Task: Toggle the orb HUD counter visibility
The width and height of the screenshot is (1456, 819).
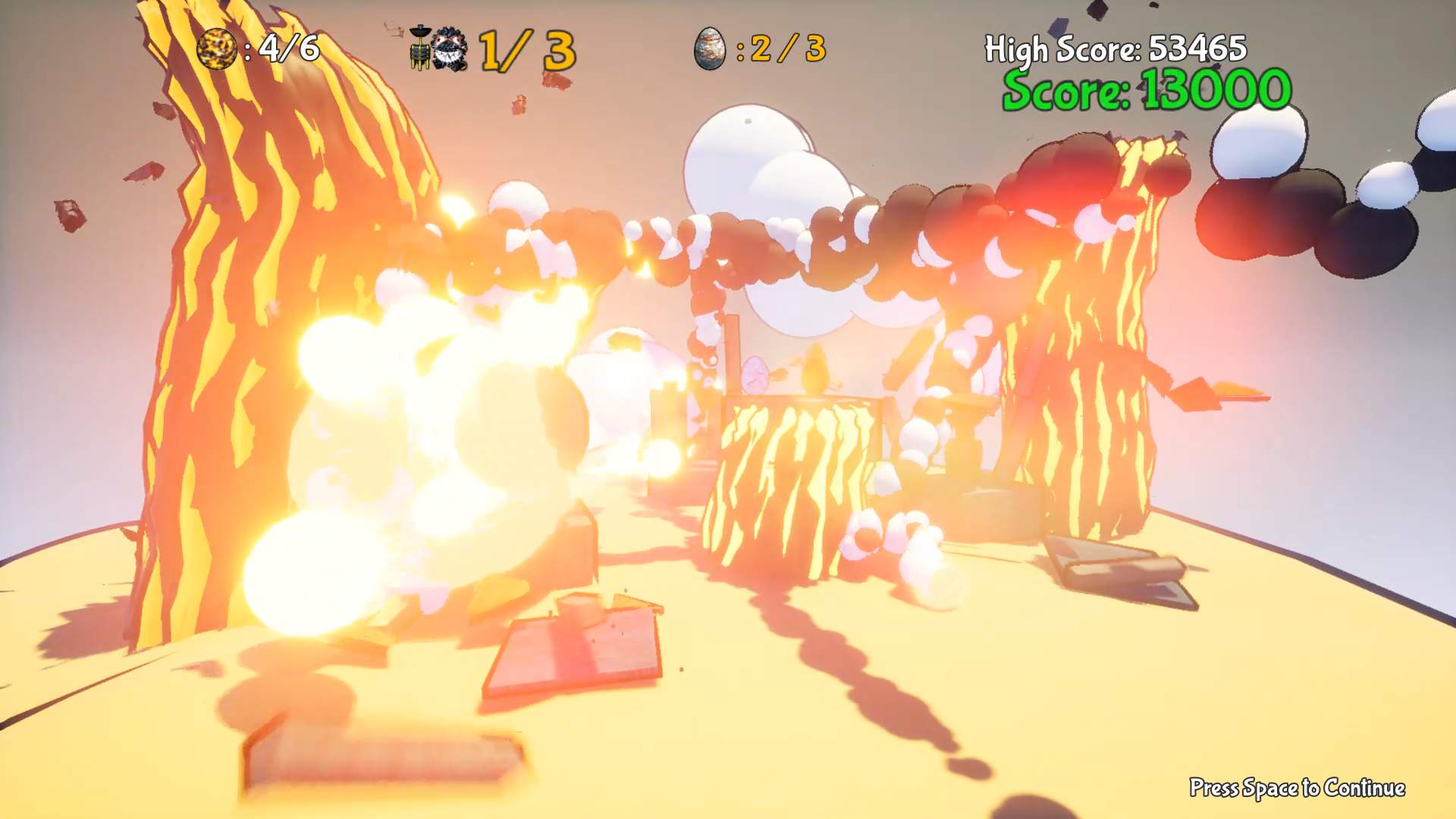Action: point(258,49)
